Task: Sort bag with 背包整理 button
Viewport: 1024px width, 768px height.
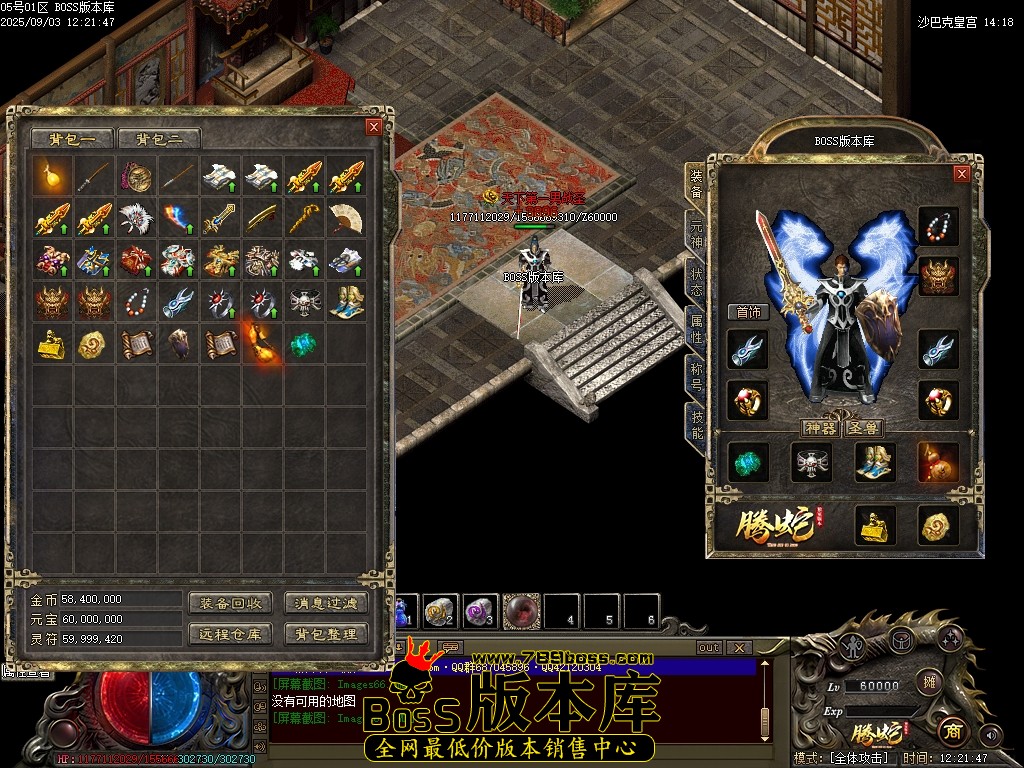Action: [x=326, y=633]
